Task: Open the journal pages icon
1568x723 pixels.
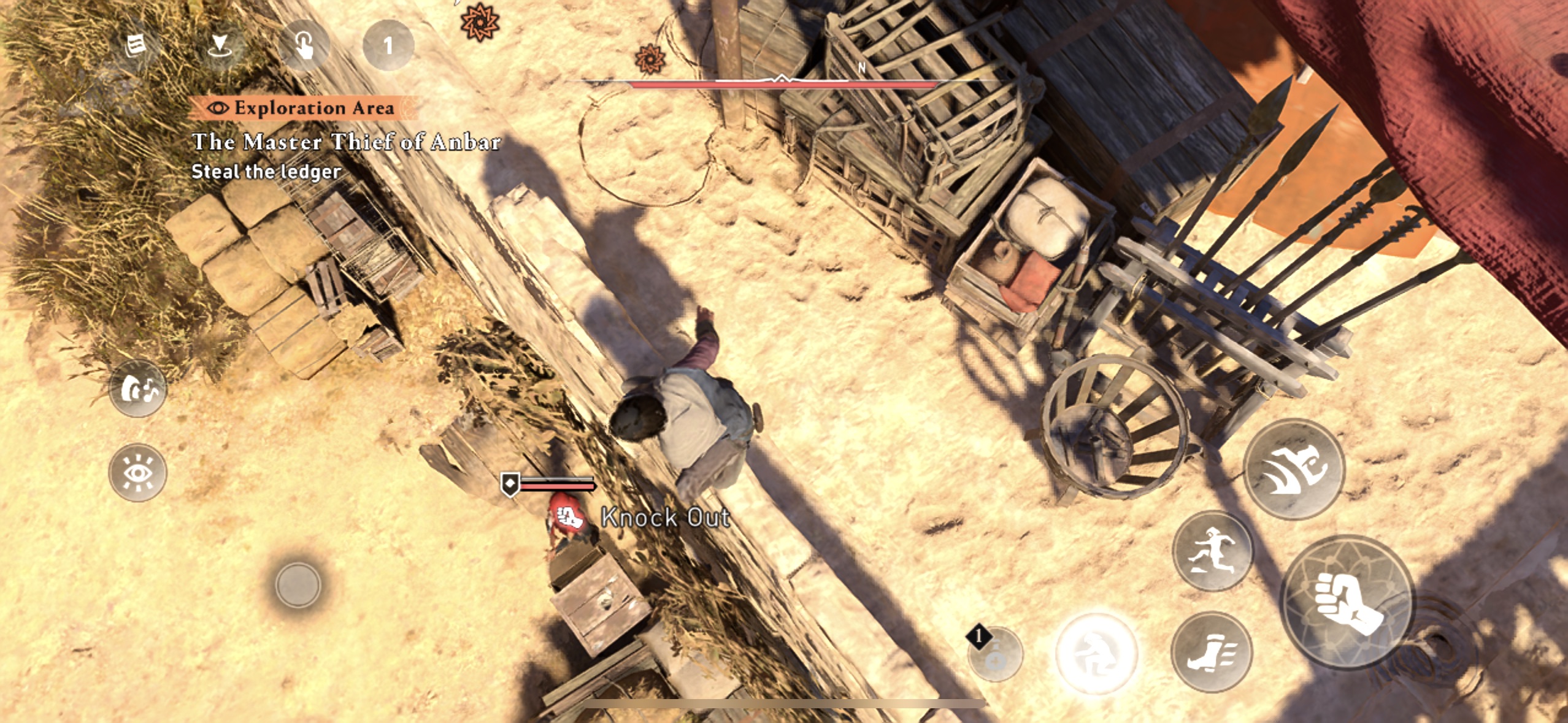Action: tap(135, 45)
